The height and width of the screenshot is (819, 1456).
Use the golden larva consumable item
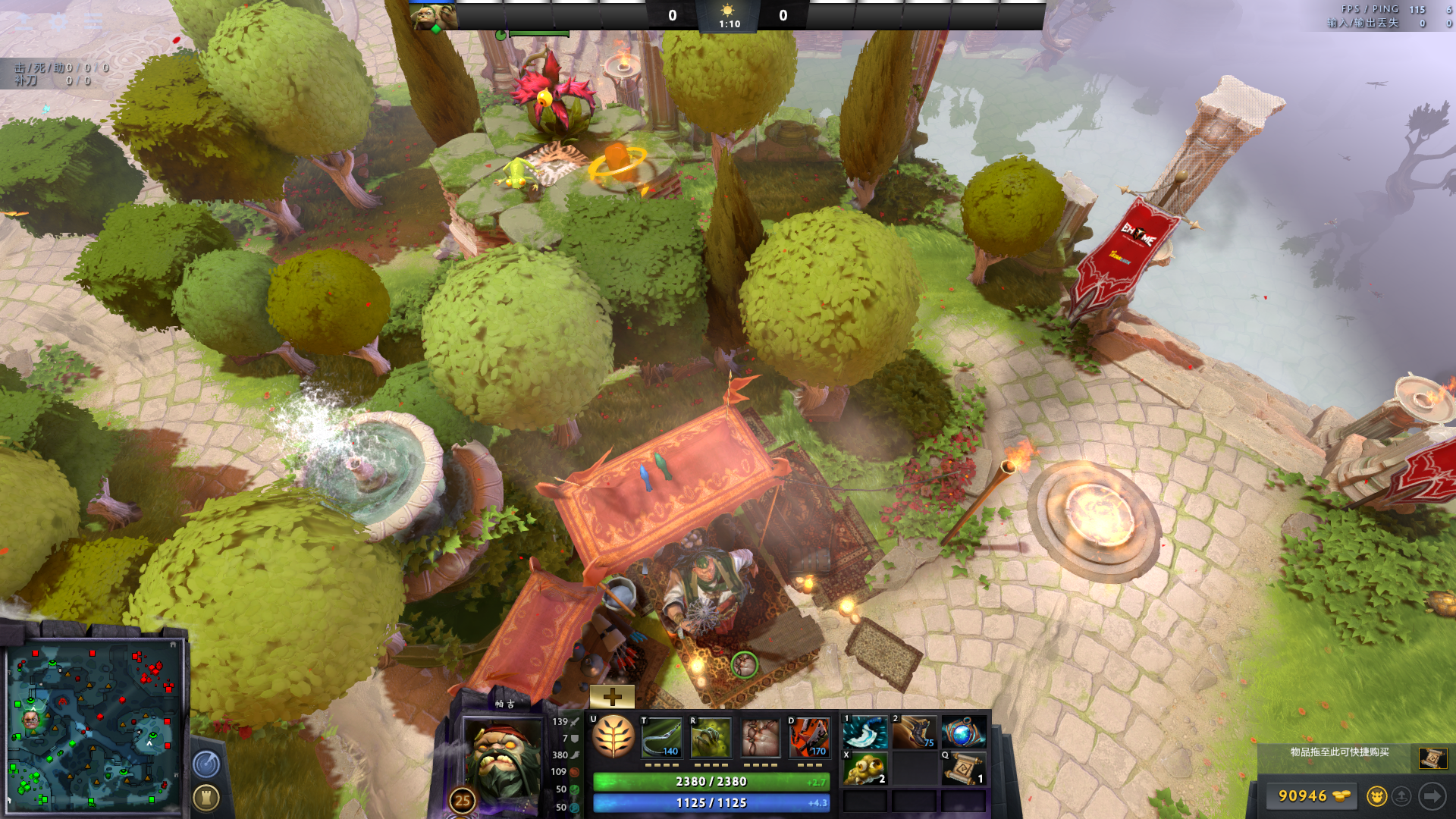pyautogui.click(x=865, y=769)
